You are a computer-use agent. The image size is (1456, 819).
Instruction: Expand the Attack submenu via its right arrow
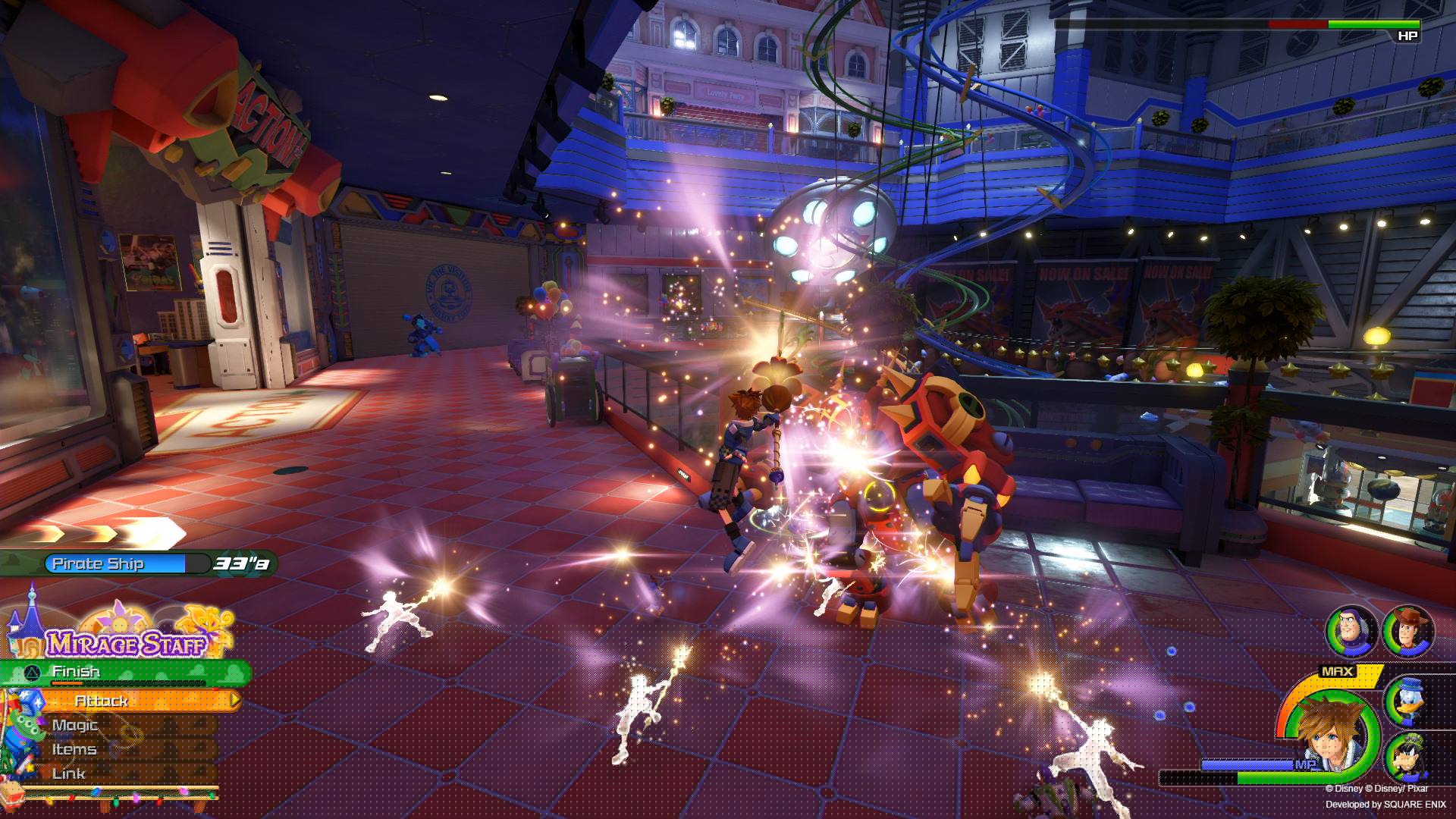tap(235, 700)
